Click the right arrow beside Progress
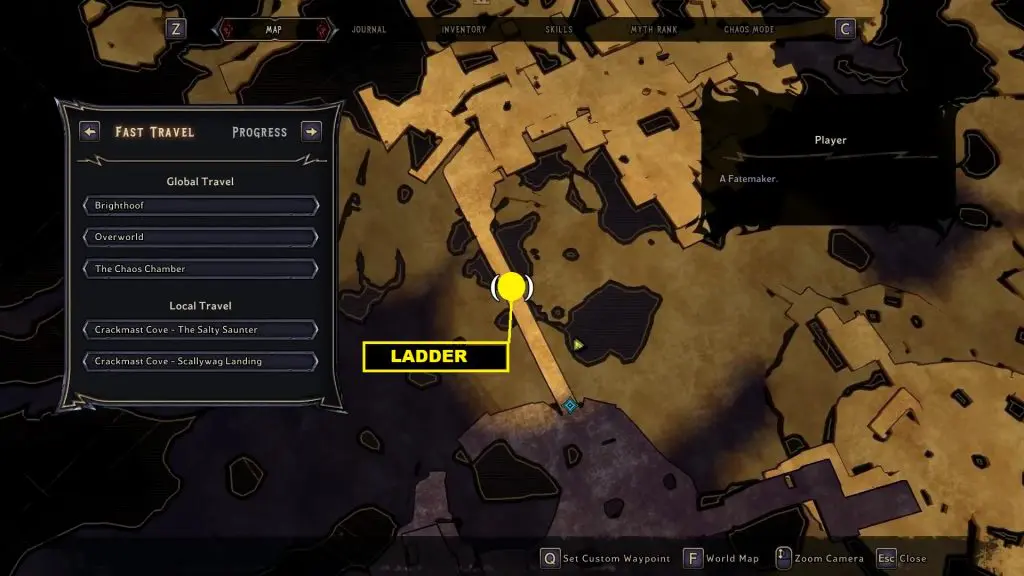Image resolution: width=1024 pixels, height=576 pixels. pyautogui.click(x=311, y=132)
